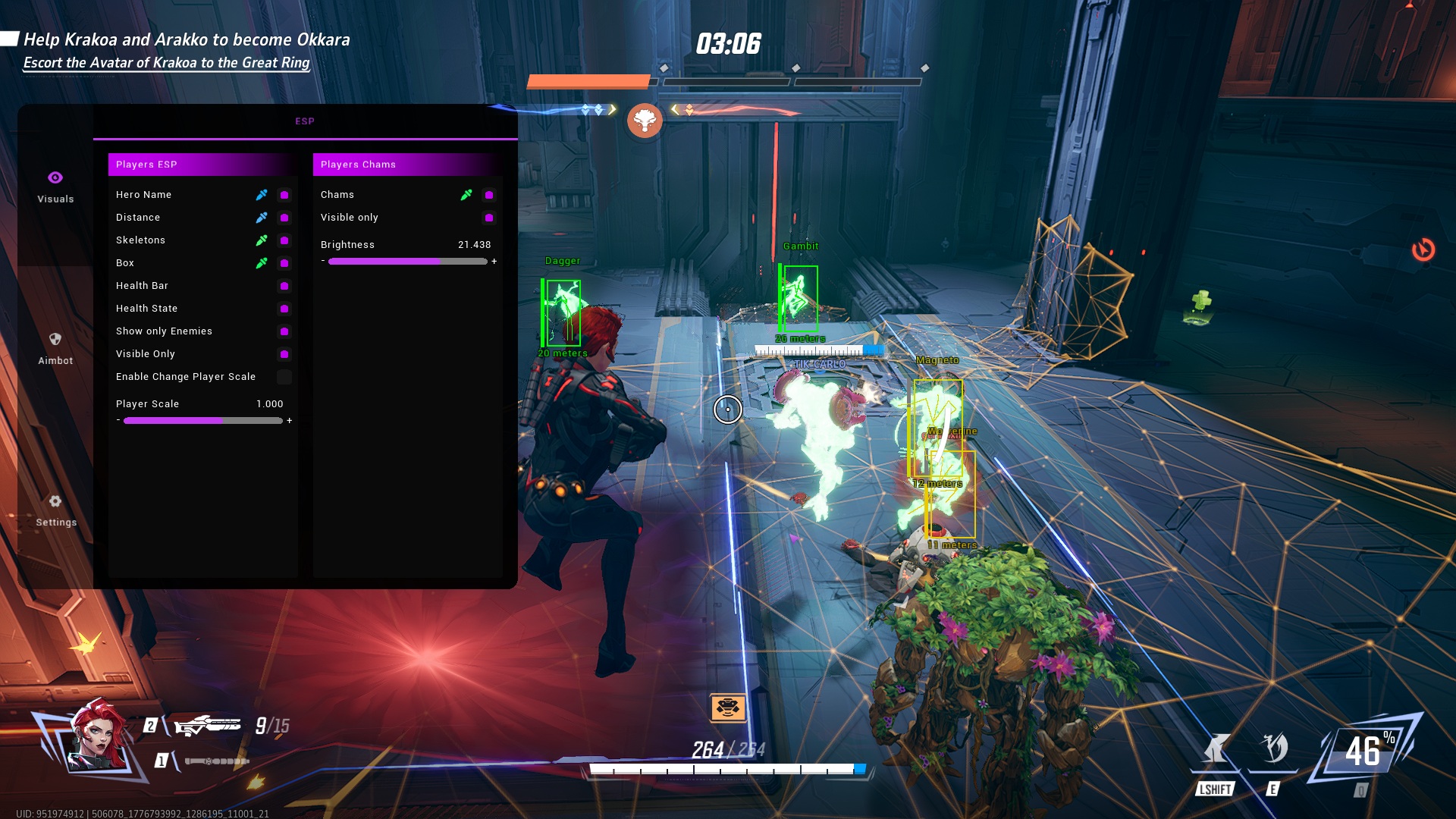Image resolution: width=1456 pixels, height=819 pixels.
Task: Set the Brightness slider by clicking its track
Action: pos(407,262)
